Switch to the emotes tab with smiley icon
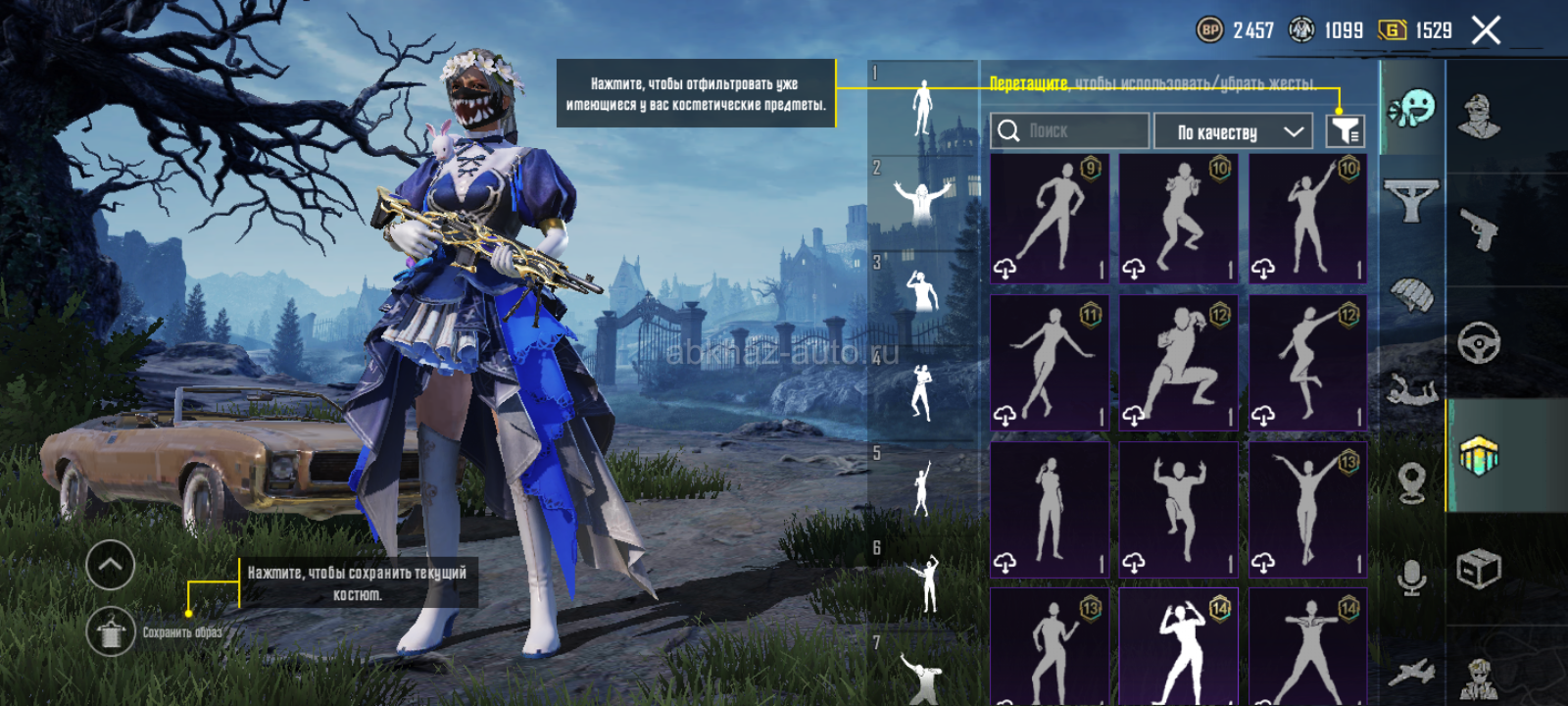The height and width of the screenshot is (706, 1568). 1412,108
